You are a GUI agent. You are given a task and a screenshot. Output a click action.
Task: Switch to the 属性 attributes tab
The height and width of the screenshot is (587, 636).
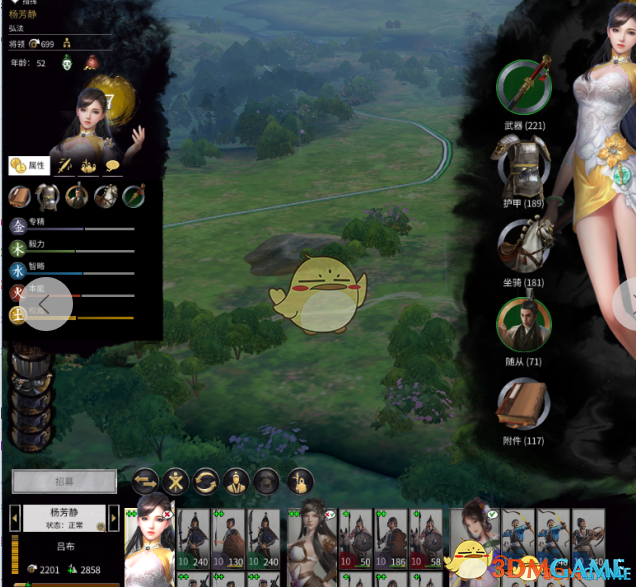click(x=29, y=166)
